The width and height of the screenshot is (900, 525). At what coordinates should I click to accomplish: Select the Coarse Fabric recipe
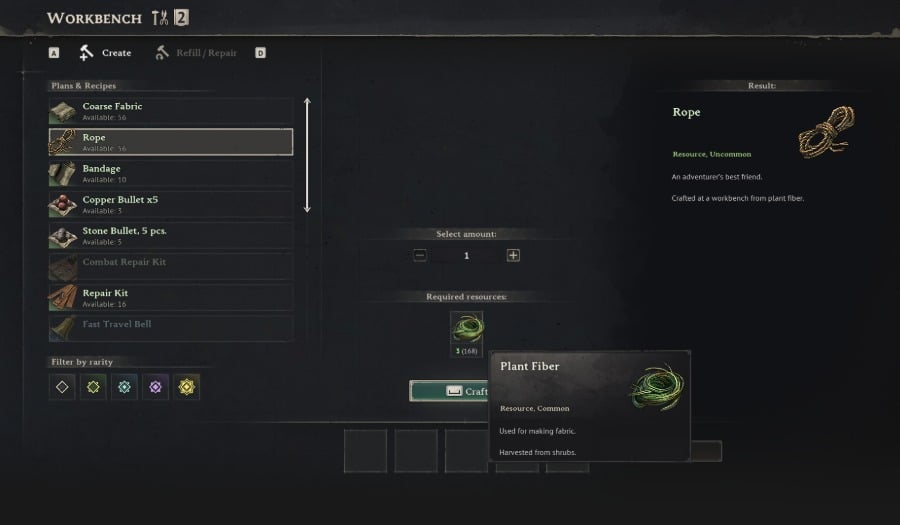click(171, 111)
